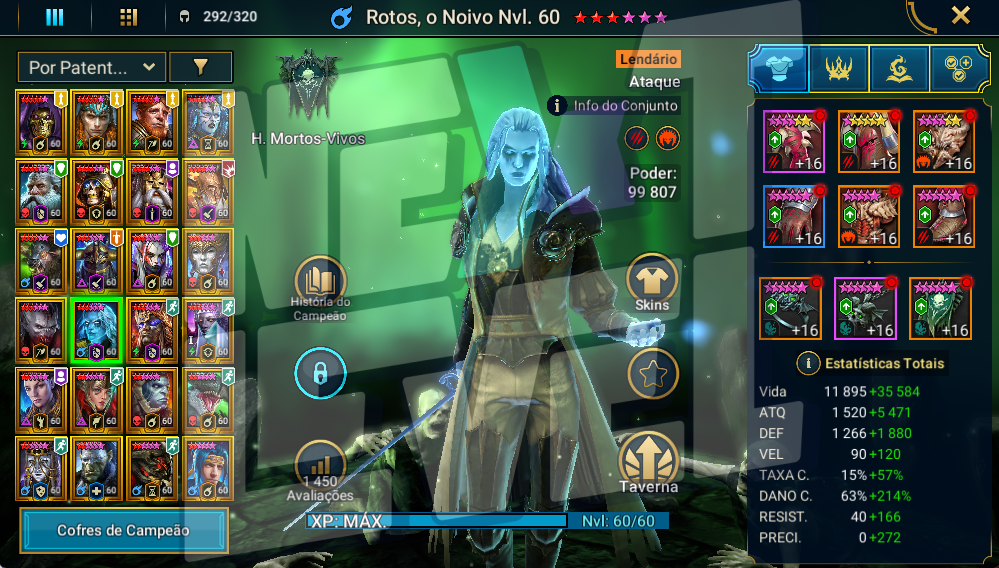Select the highlighted Rotos champion portrait
Image resolution: width=999 pixels, height=568 pixels.
click(96, 329)
